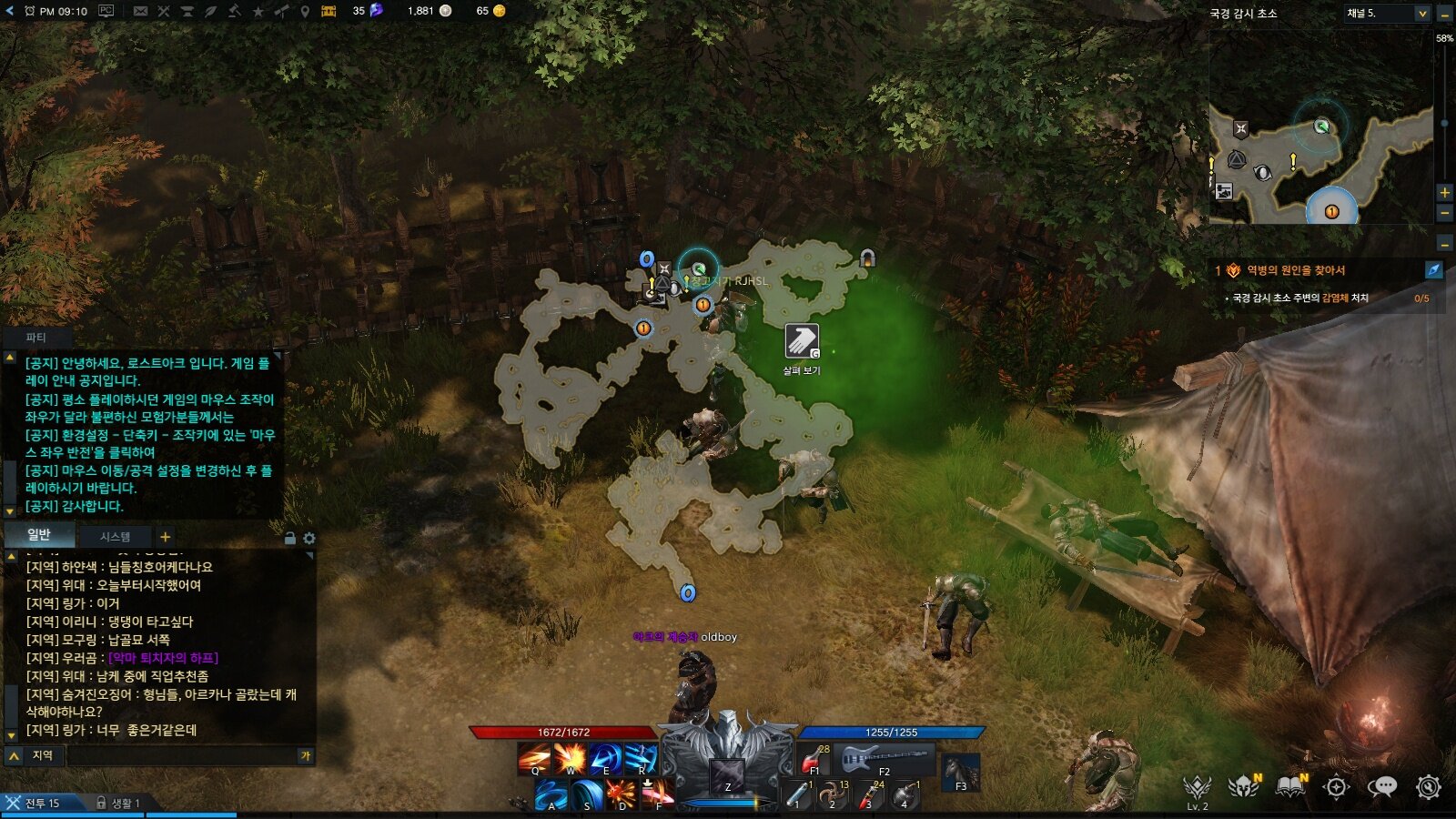The image size is (1456, 819).
Task: Zoom in the minimap with plus button
Action: pos(1444,192)
